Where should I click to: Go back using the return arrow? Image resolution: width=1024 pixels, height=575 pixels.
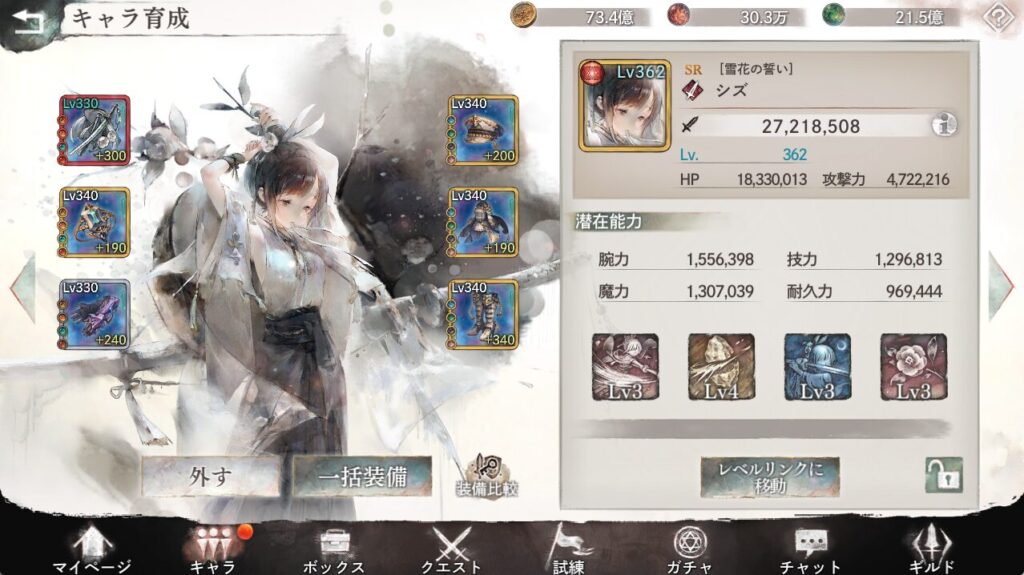[28, 22]
